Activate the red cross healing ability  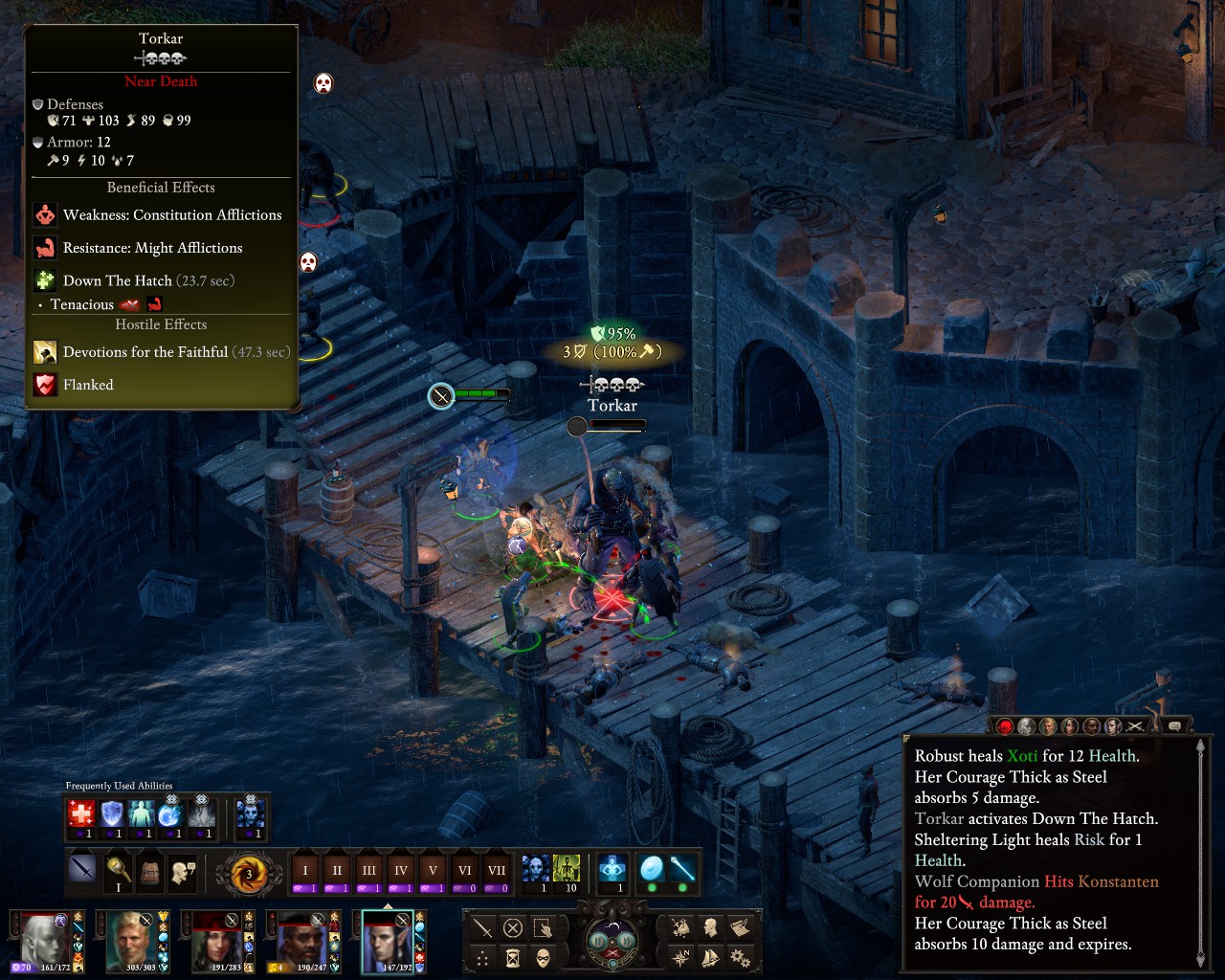click(81, 814)
